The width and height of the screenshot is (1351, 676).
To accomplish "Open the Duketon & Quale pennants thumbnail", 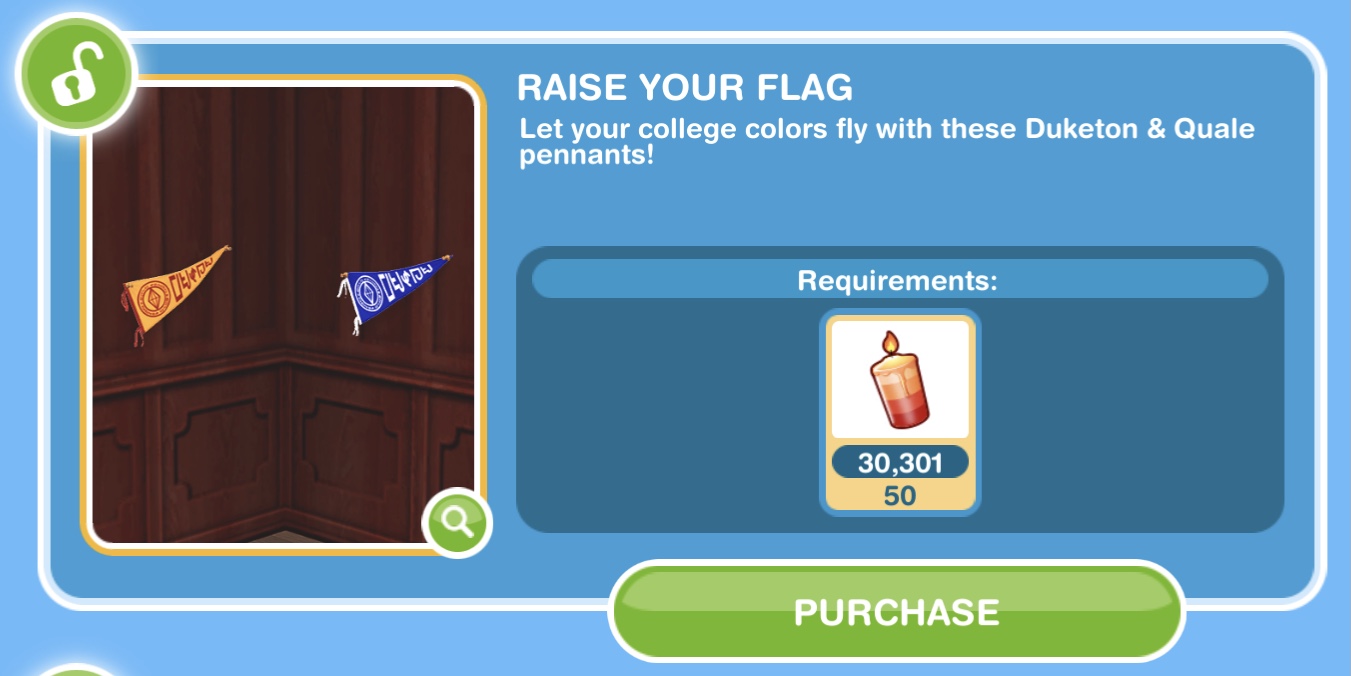I will click(x=282, y=313).
